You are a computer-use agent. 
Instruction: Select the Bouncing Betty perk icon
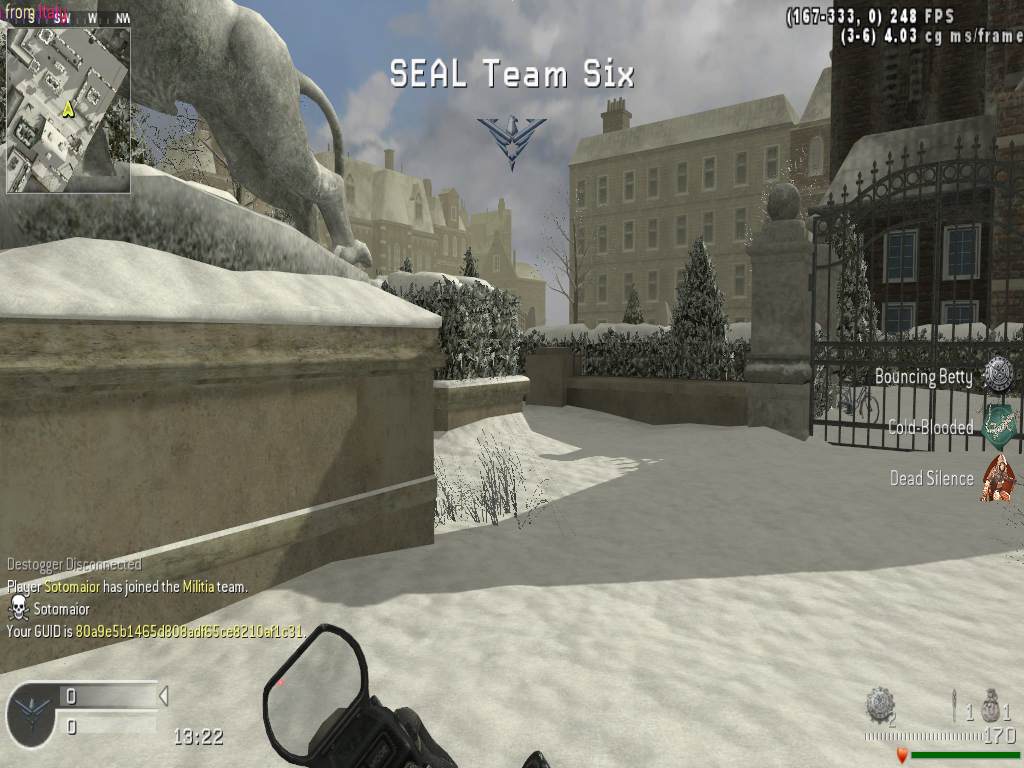point(997,375)
